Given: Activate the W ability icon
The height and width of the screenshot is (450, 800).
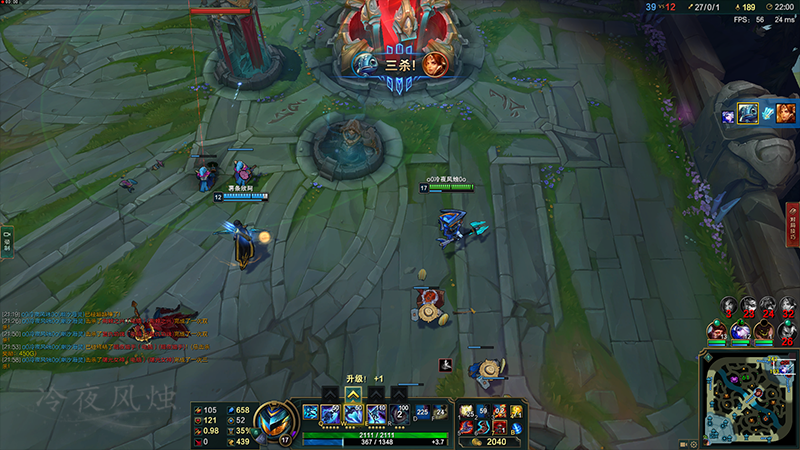Looking at the screenshot, I should tap(353, 413).
